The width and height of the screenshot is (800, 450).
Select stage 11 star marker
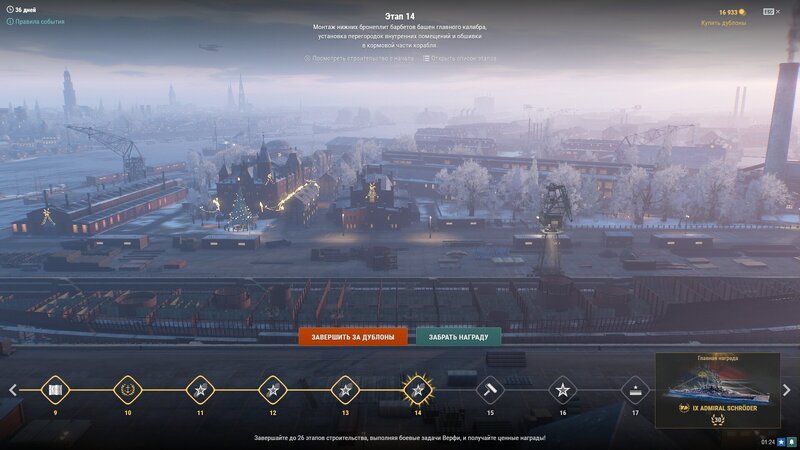(x=200, y=389)
